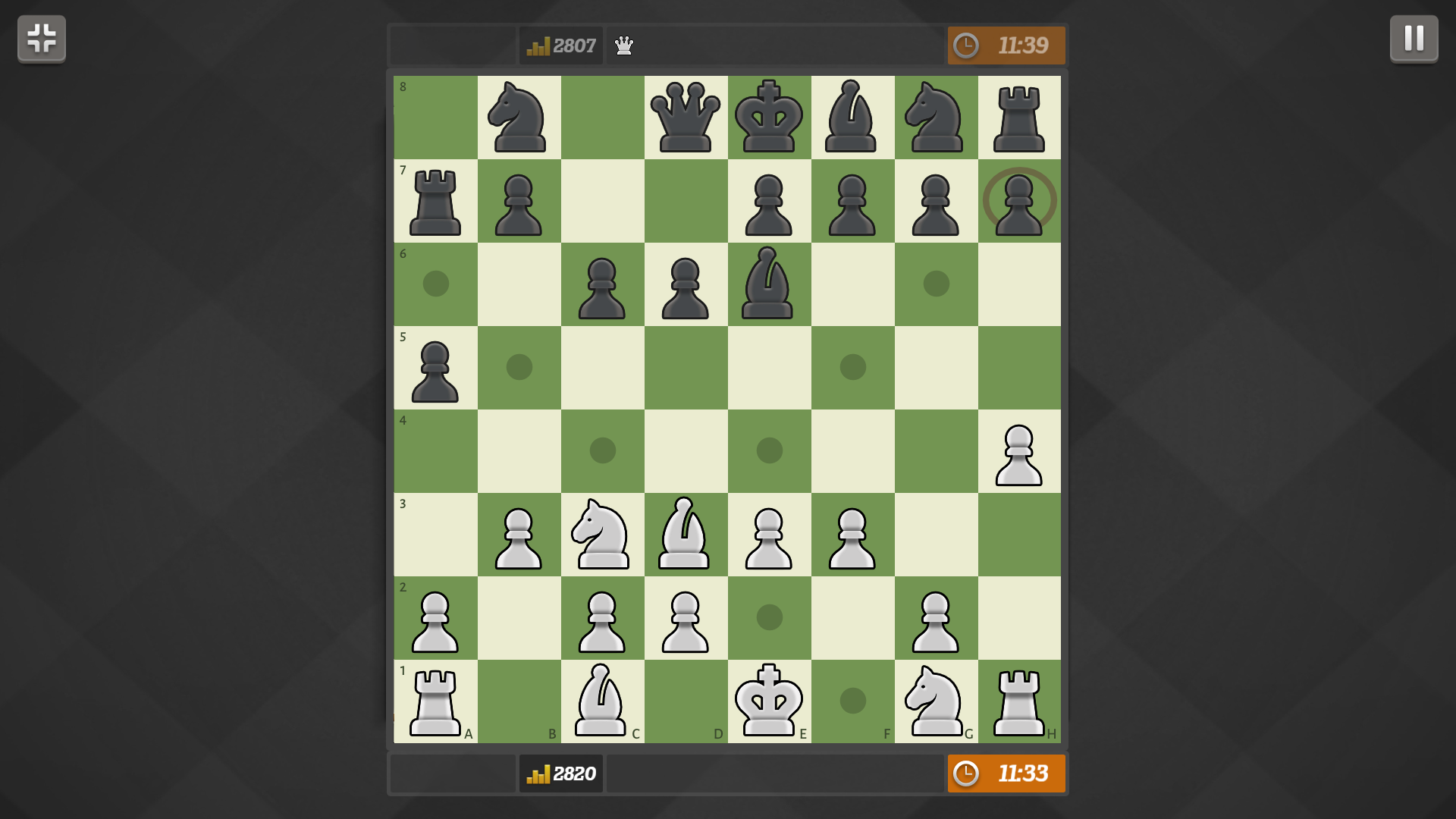Click the rating bars icon beside 2820
1456x819 pixels.
point(538,773)
